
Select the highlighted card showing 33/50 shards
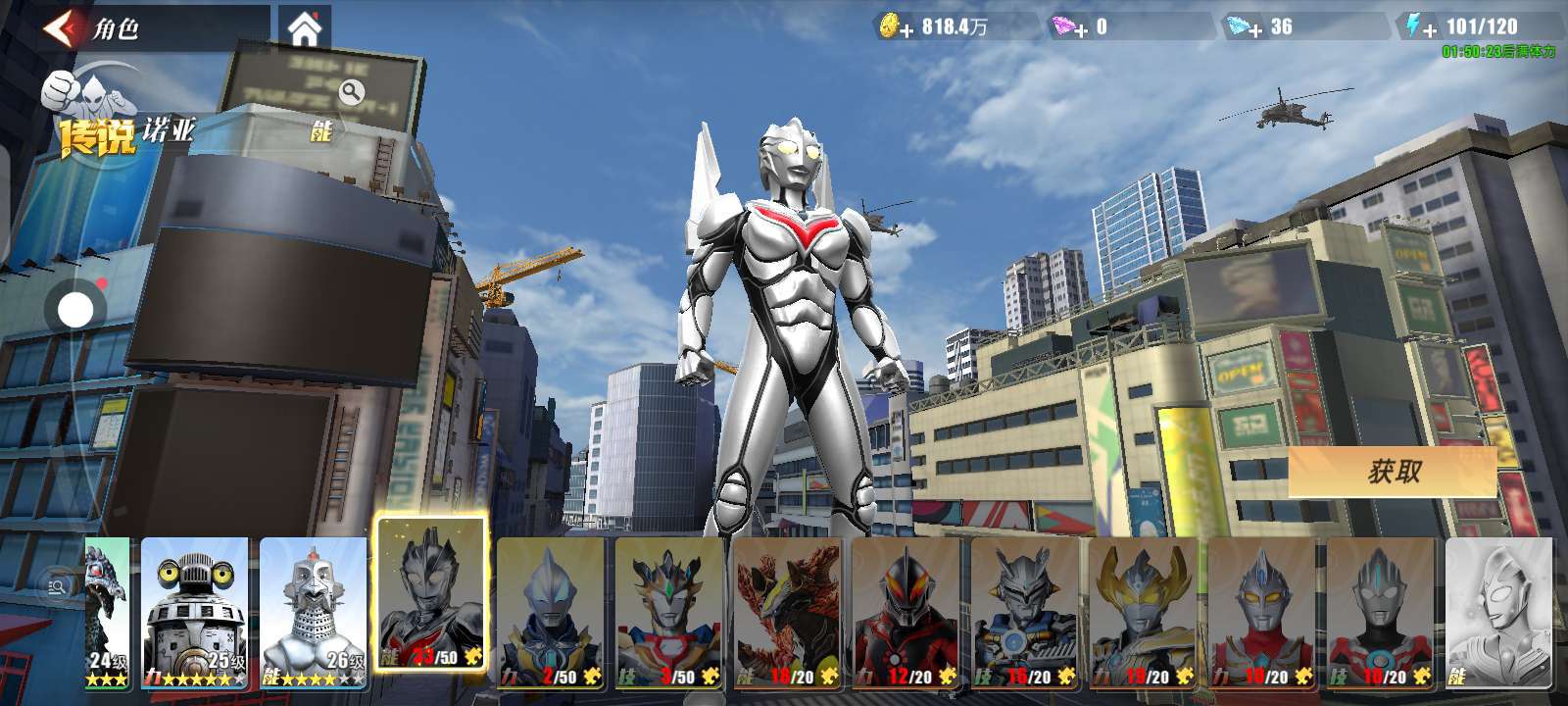(x=432, y=594)
